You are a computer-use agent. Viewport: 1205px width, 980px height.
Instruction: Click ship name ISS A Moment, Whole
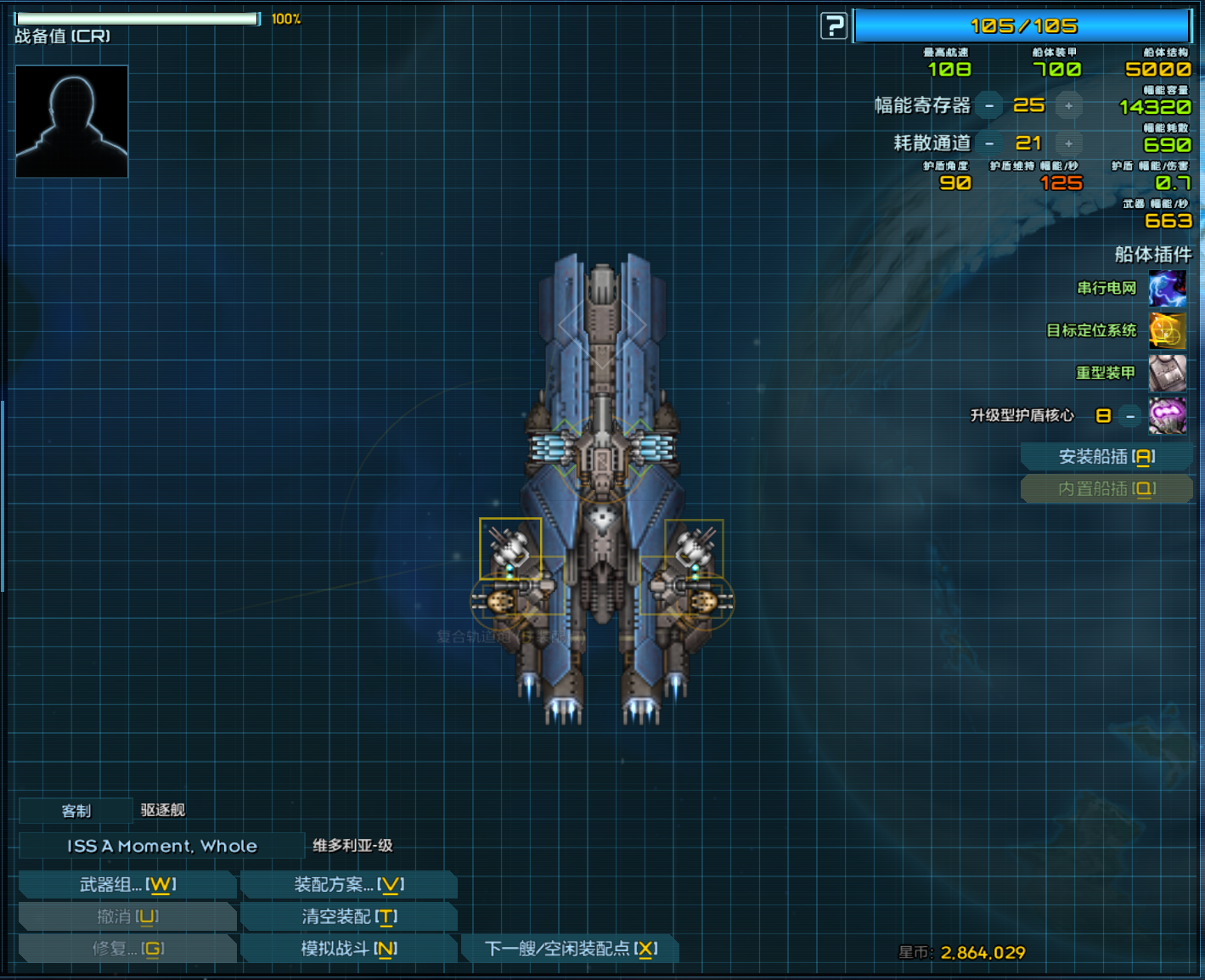pos(161,845)
